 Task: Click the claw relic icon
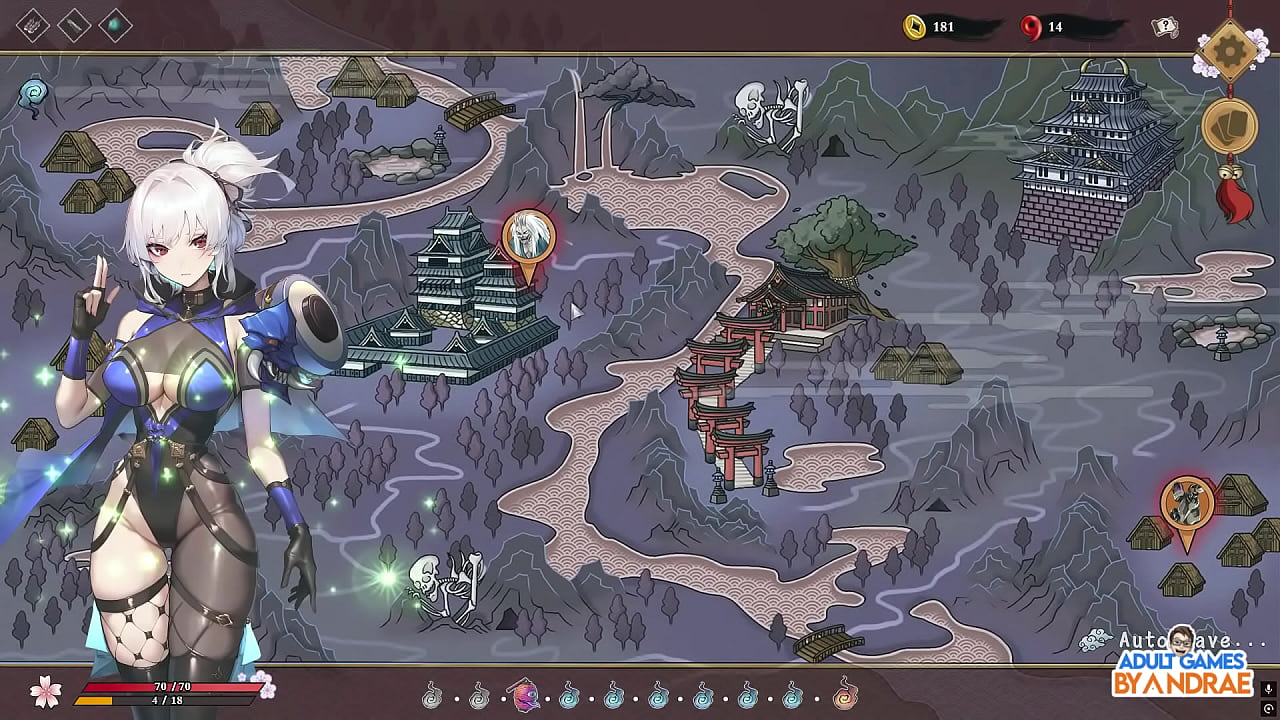coord(33,24)
